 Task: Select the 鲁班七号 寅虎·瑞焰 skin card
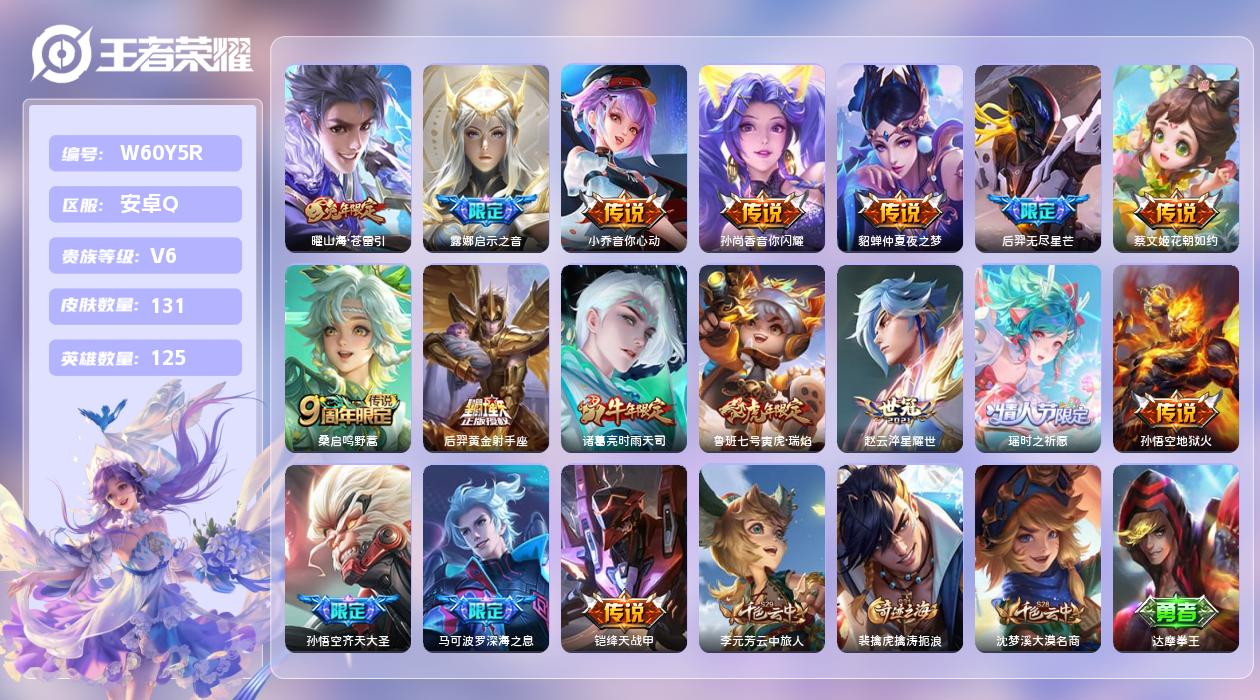coord(762,358)
